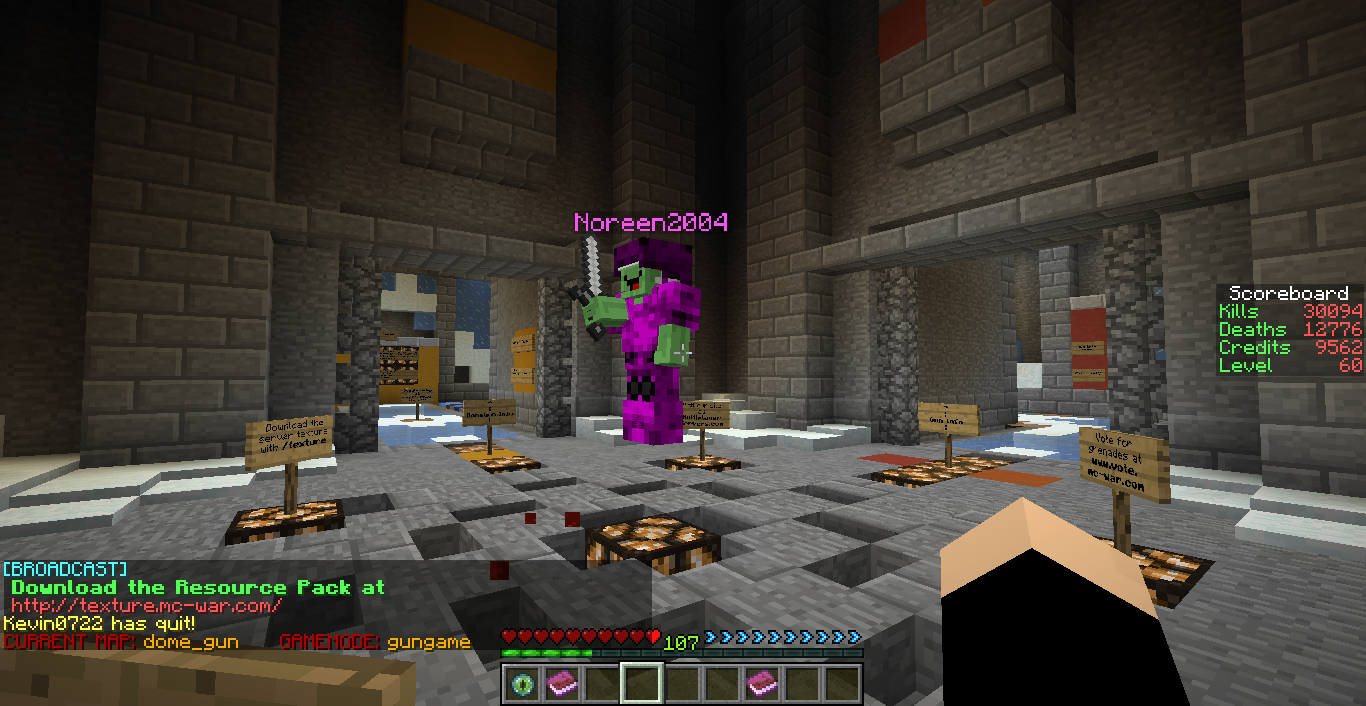Select the Eye of Ender hotbar slot

pos(521,684)
